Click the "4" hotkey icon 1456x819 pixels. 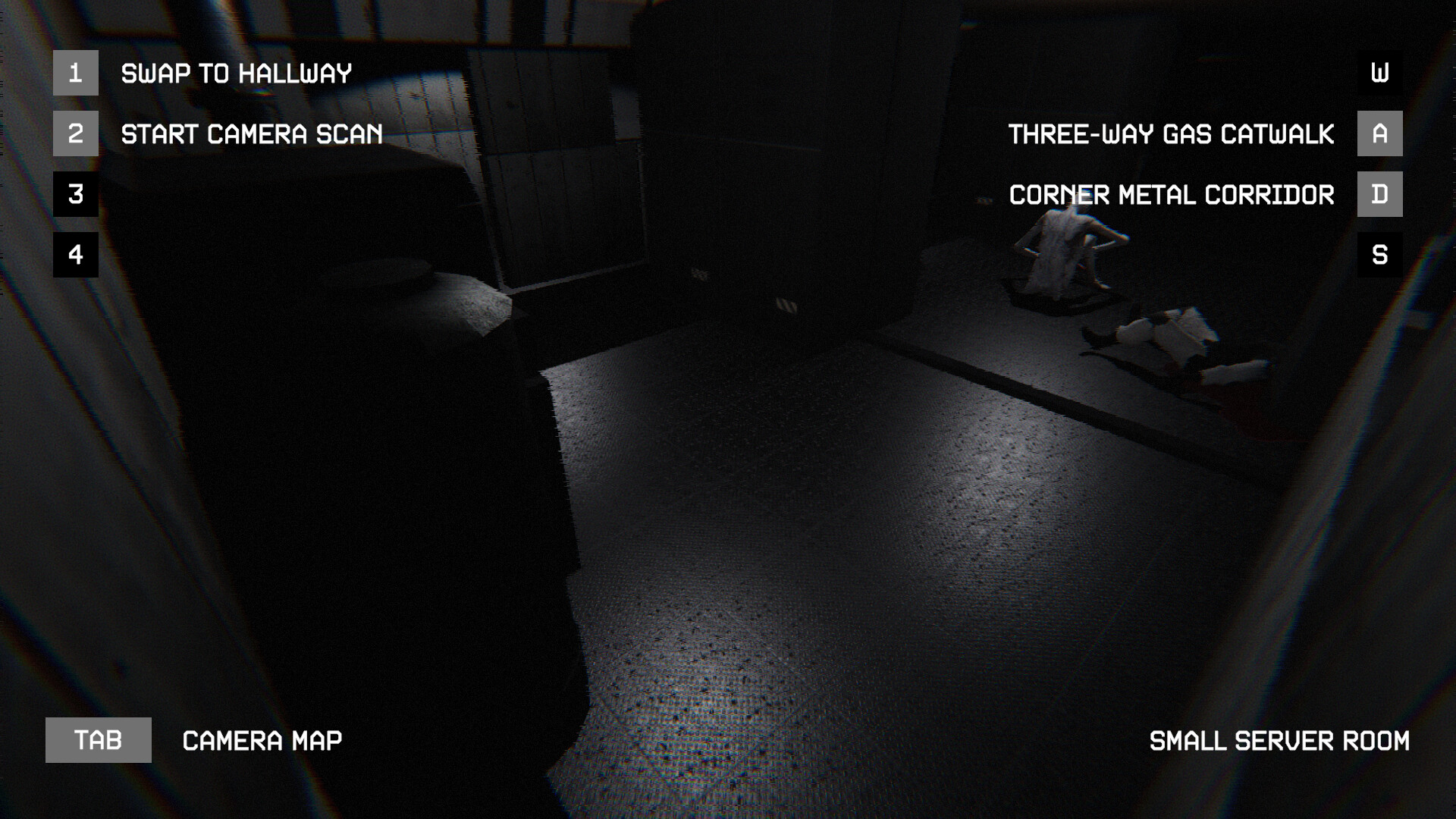(75, 255)
